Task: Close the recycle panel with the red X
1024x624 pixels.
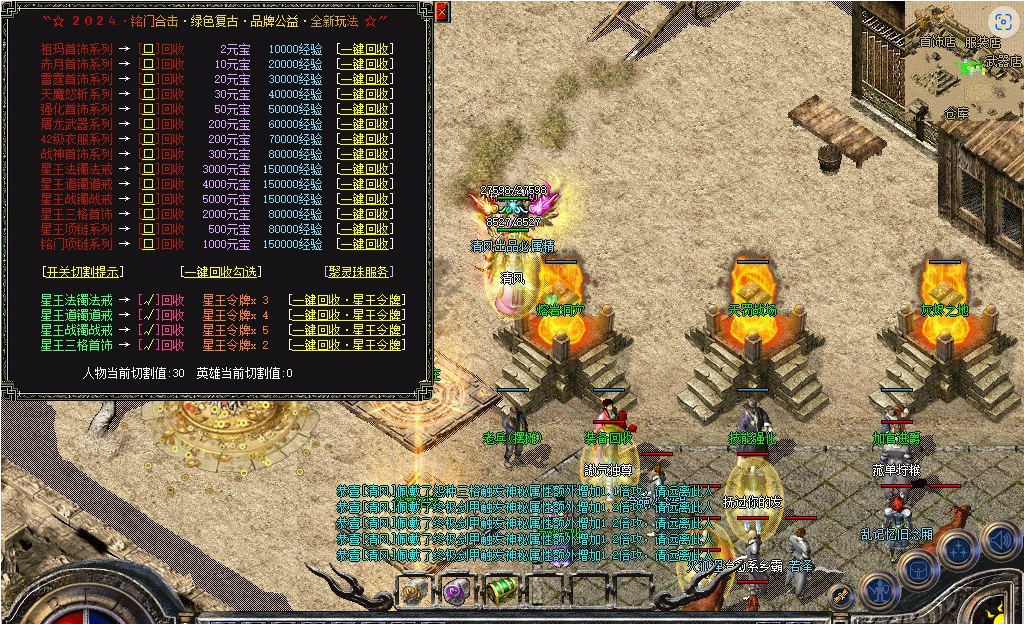Action: [442, 12]
